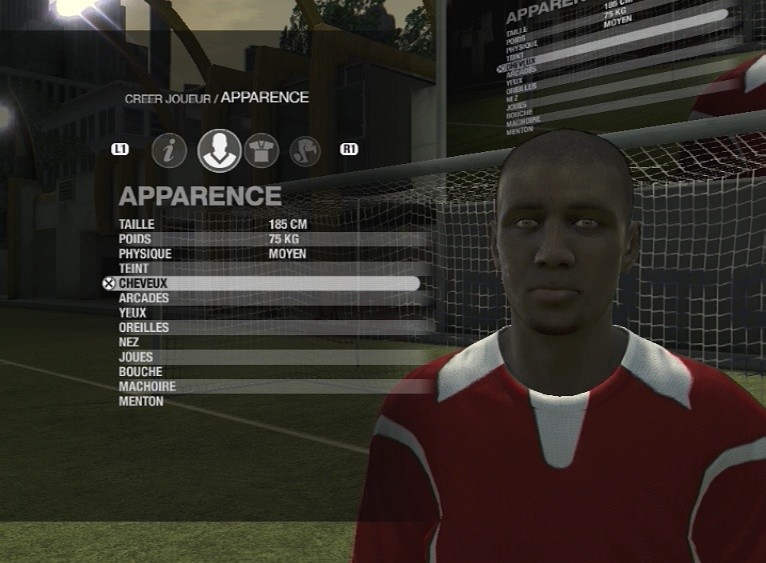Switch to the info tab icon
Screen dimensions: 766x563
(170, 151)
